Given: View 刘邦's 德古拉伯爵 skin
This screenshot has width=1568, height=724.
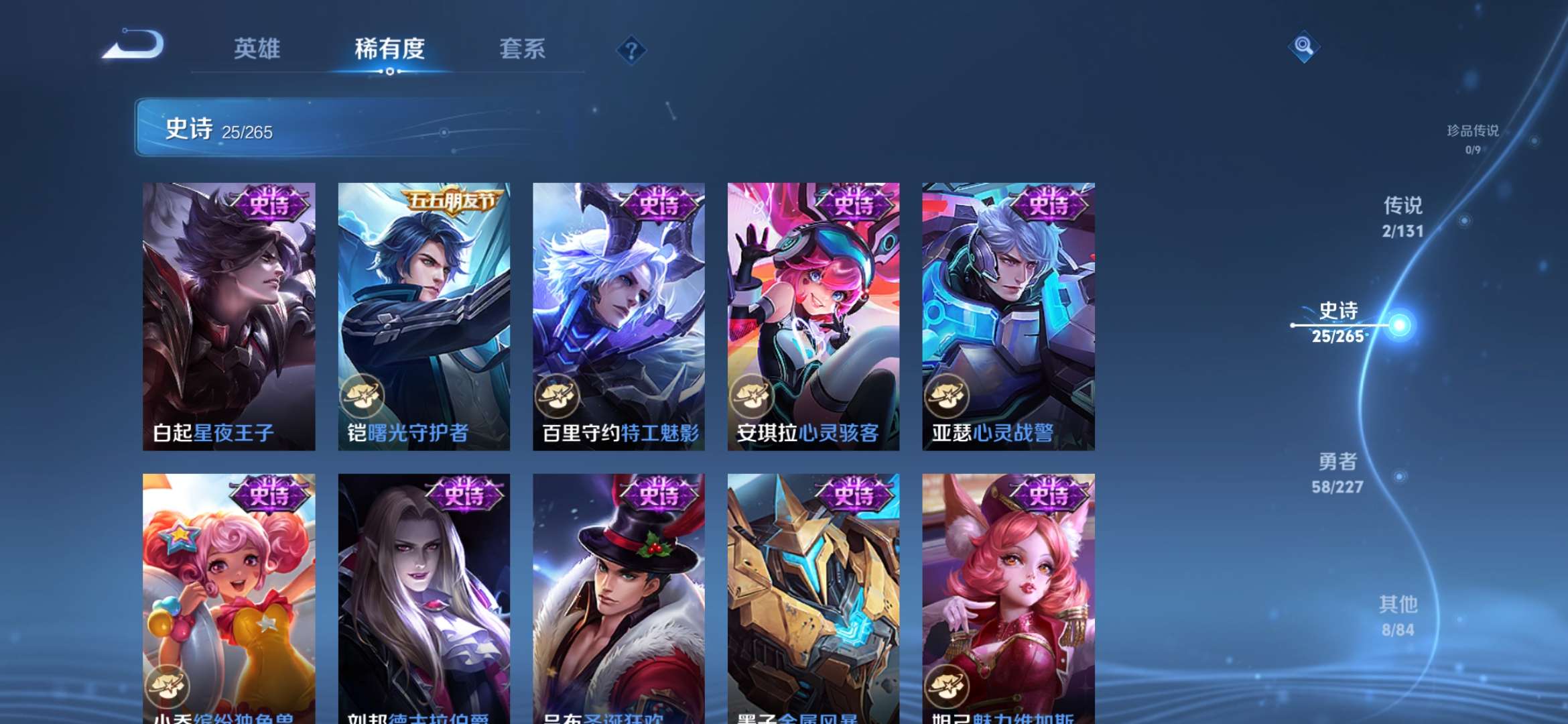Looking at the screenshot, I should point(422,590).
